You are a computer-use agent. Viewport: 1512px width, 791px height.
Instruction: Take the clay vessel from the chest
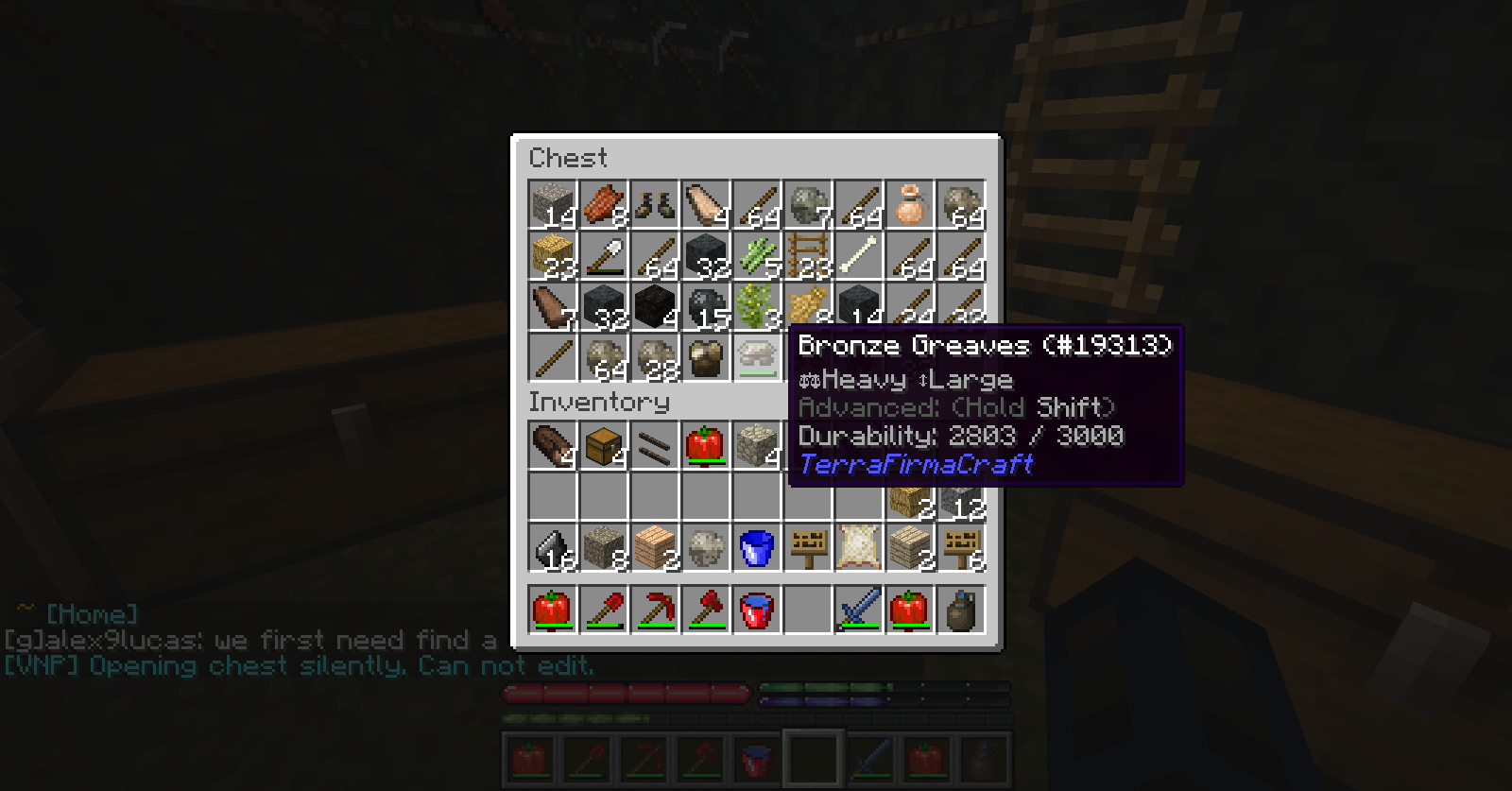pyautogui.click(x=910, y=205)
